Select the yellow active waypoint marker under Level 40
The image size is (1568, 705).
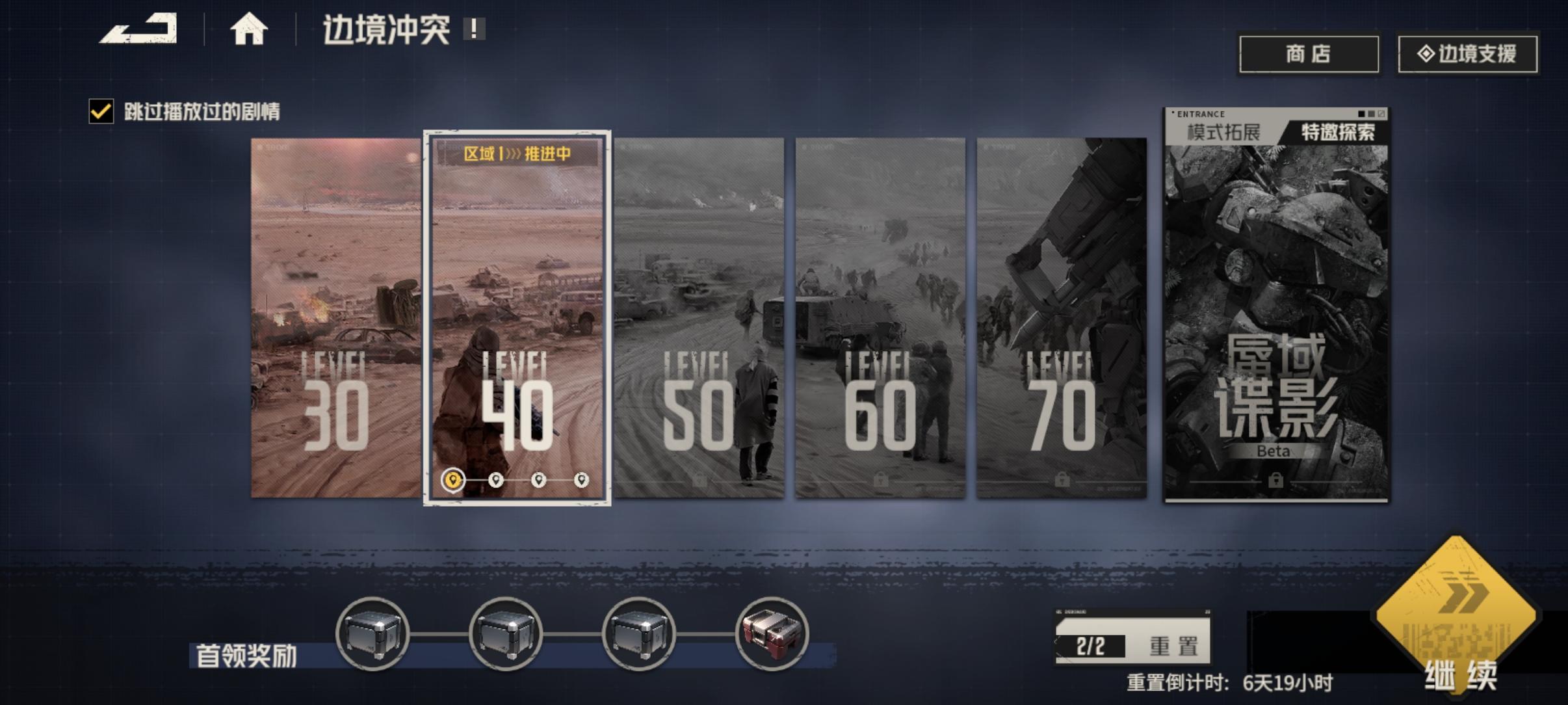[453, 480]
